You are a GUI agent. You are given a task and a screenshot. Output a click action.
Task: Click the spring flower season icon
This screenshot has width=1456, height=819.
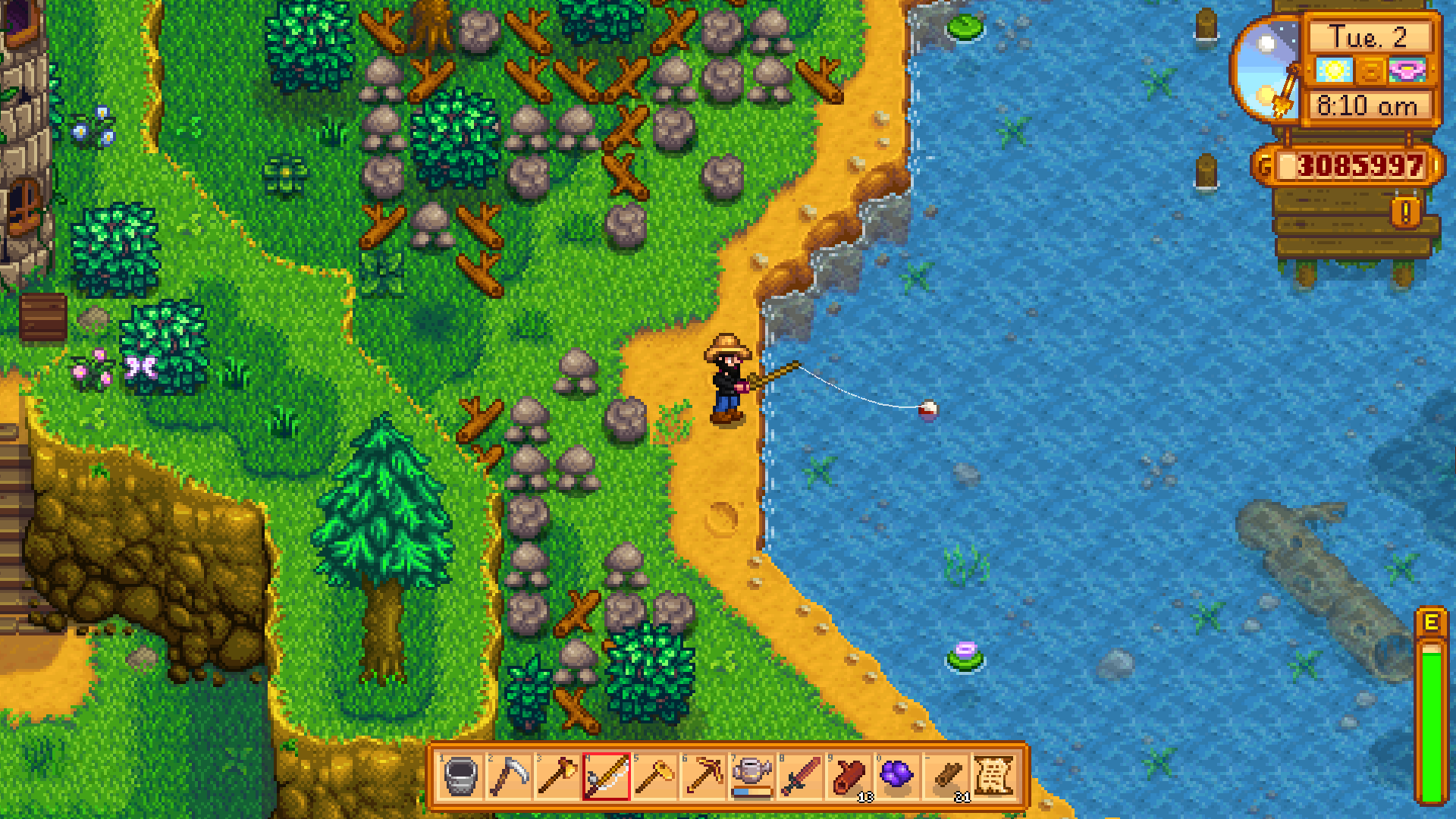[1407, 69]
